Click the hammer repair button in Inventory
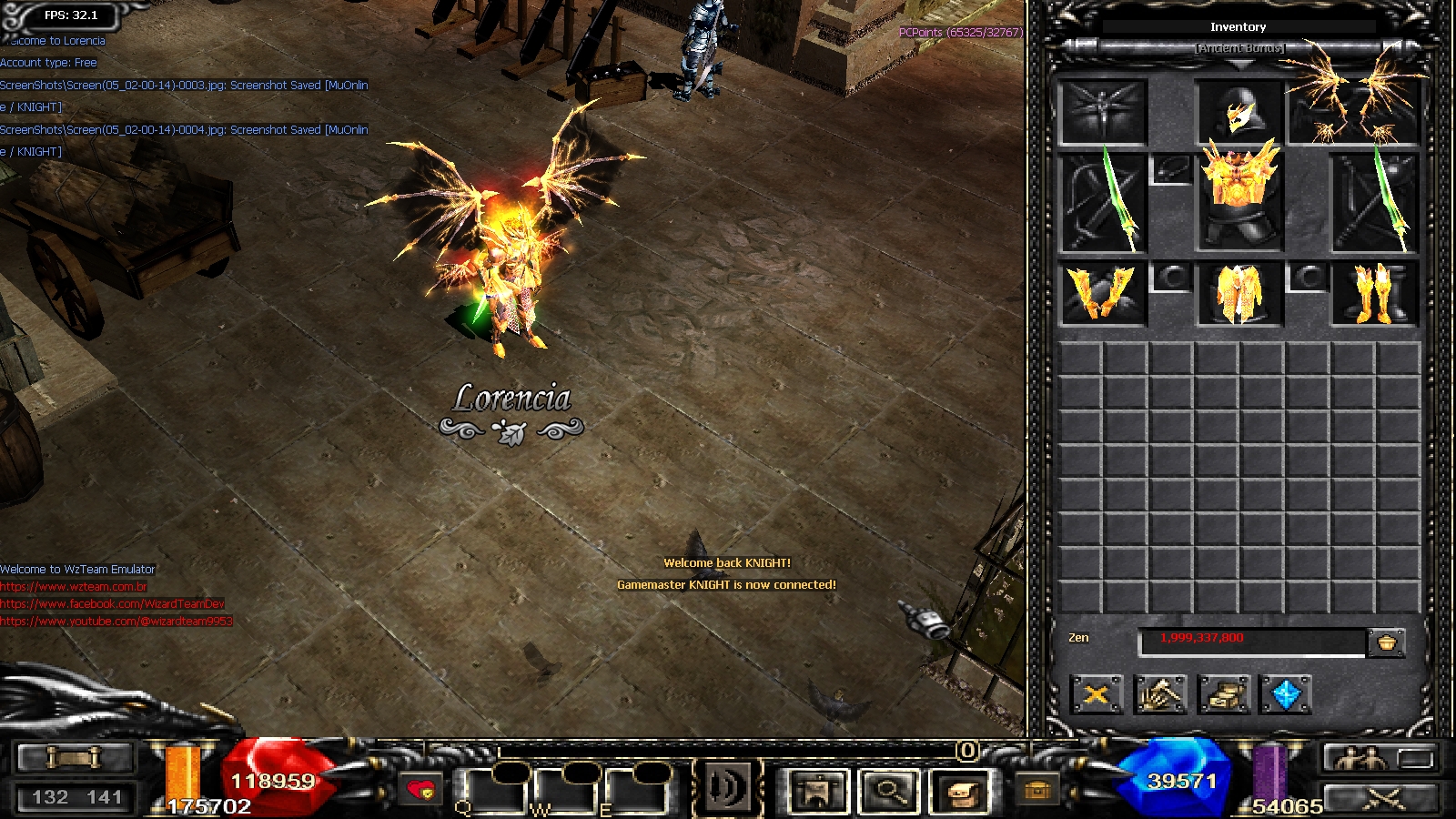This screenshot has width=1456, height=819. pos(1160,695)
